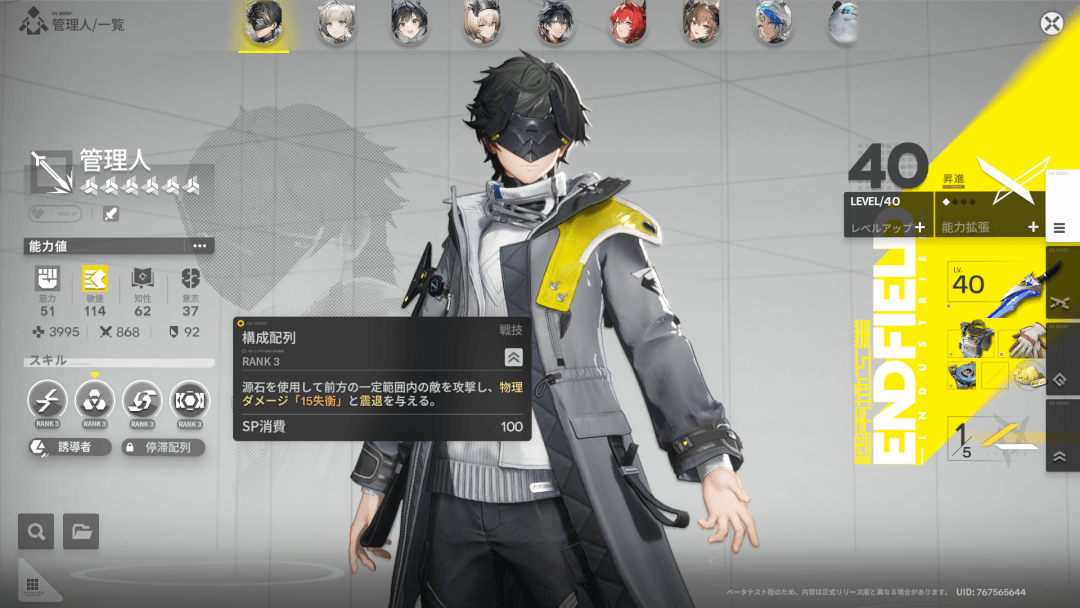Open 能力拡張 ability expansion
The width and height of the screenshot is (1080, 608).
click(x=988, y=227)
